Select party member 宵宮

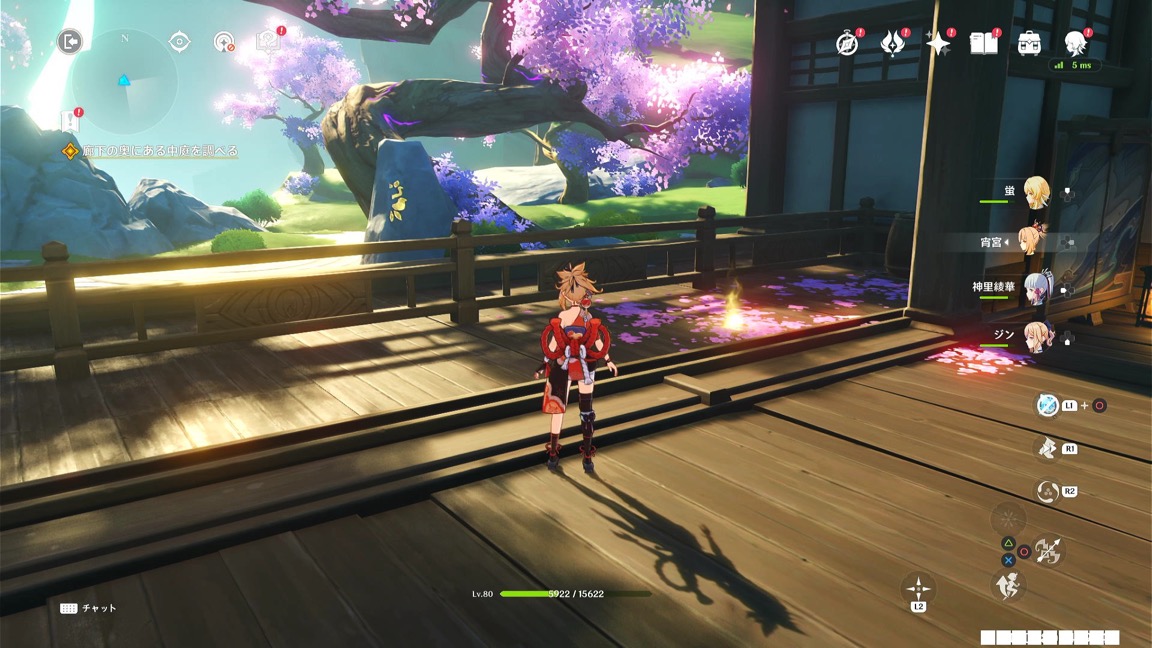(1032, 241)
